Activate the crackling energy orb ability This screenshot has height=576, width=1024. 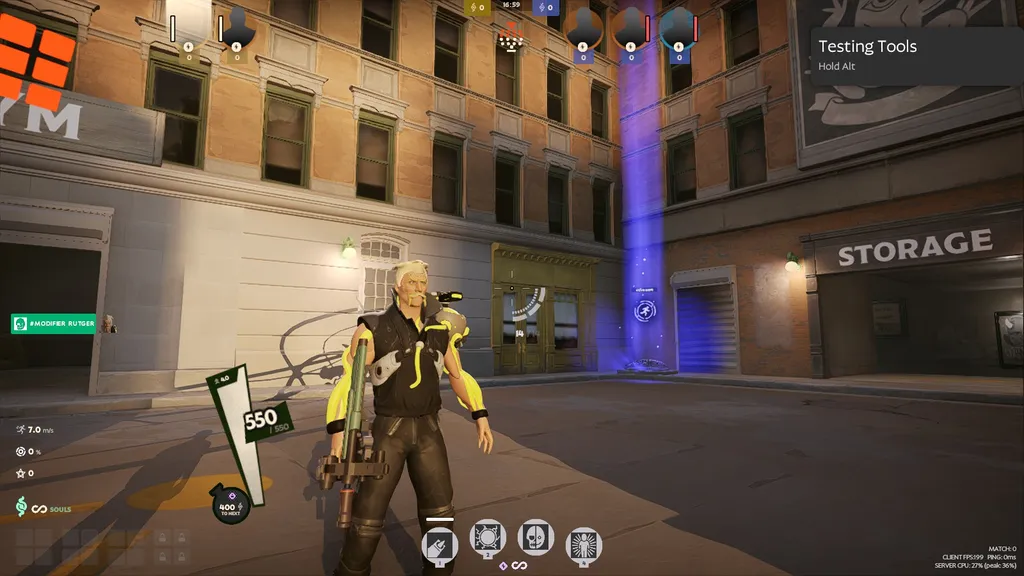488,538
